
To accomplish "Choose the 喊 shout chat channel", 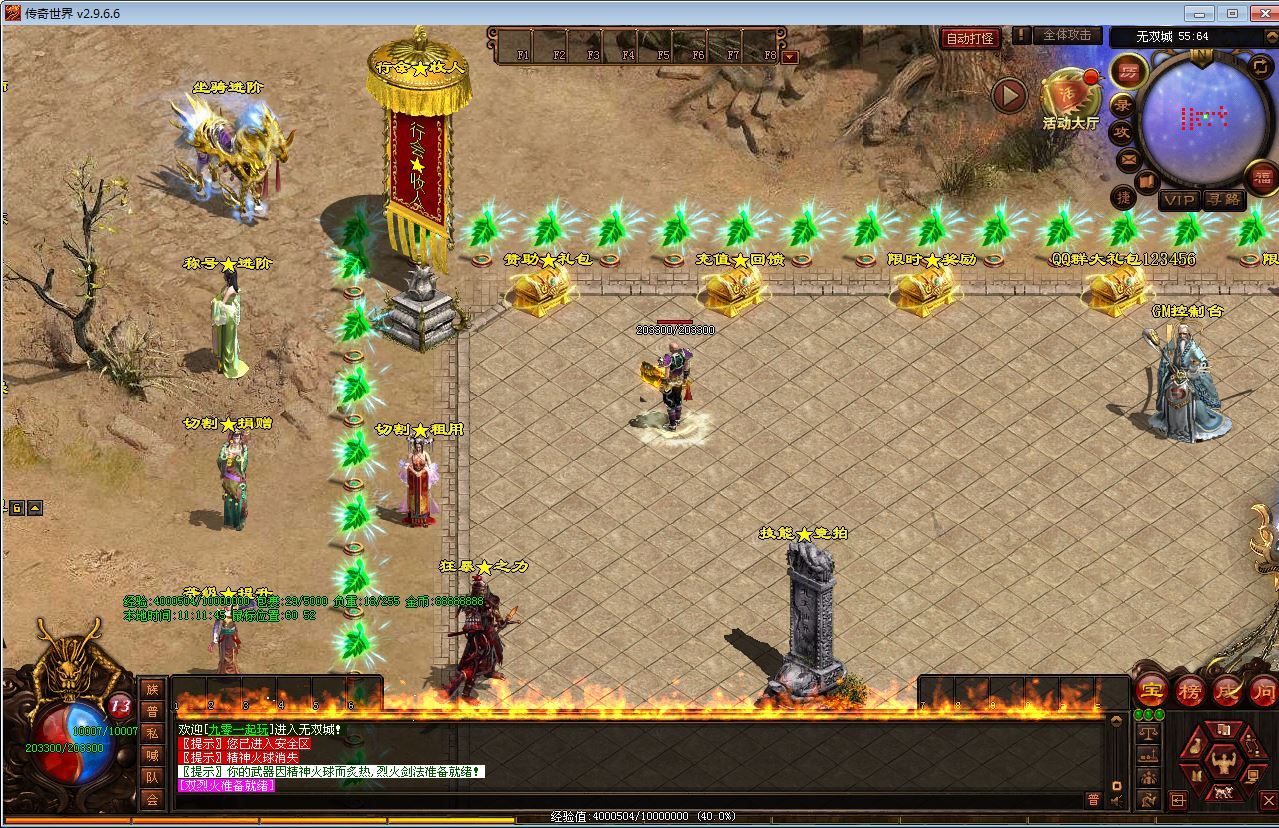I will point(152,755).
